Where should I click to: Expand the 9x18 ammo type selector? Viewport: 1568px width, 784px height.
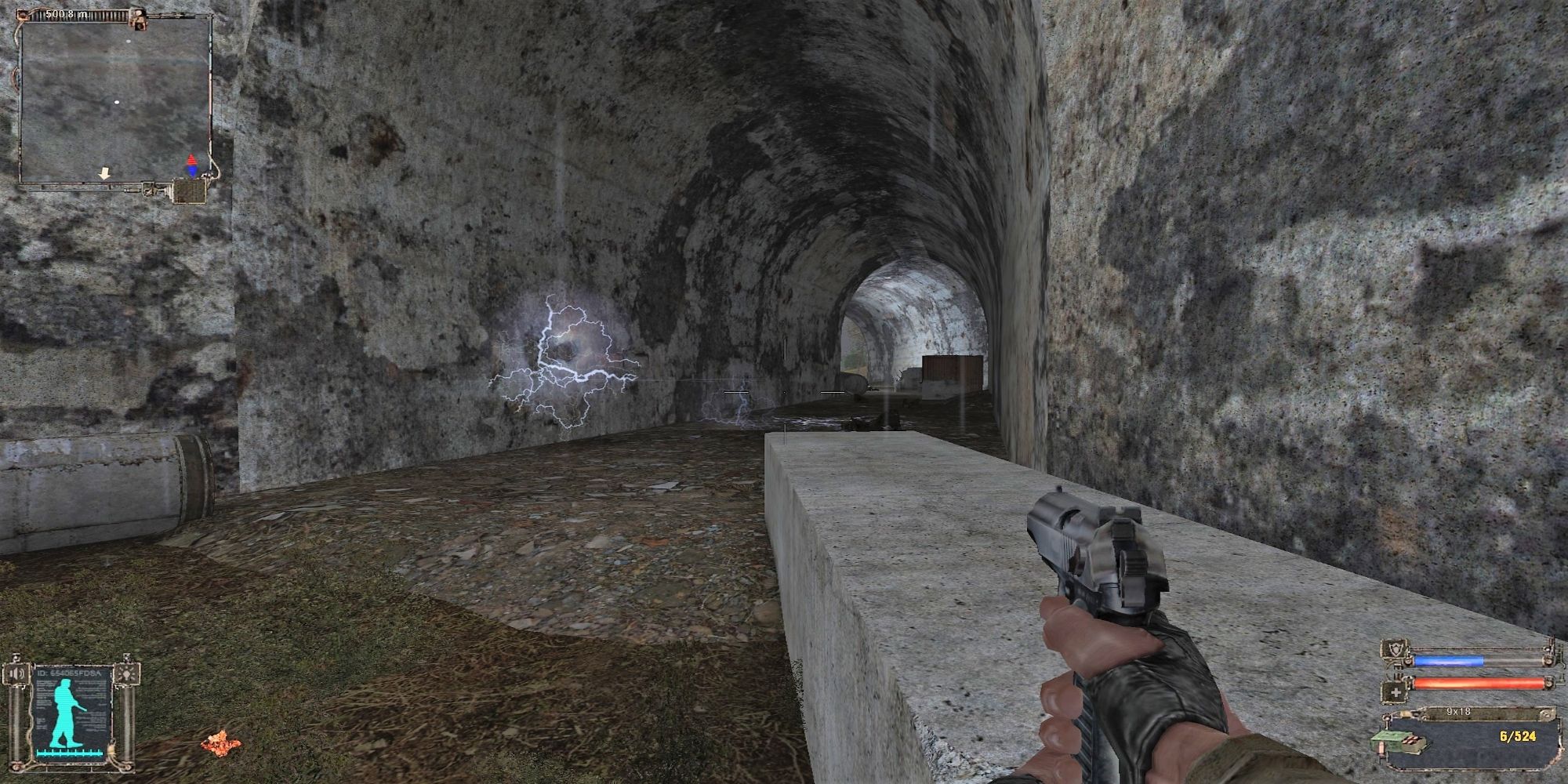point(1459,713)
